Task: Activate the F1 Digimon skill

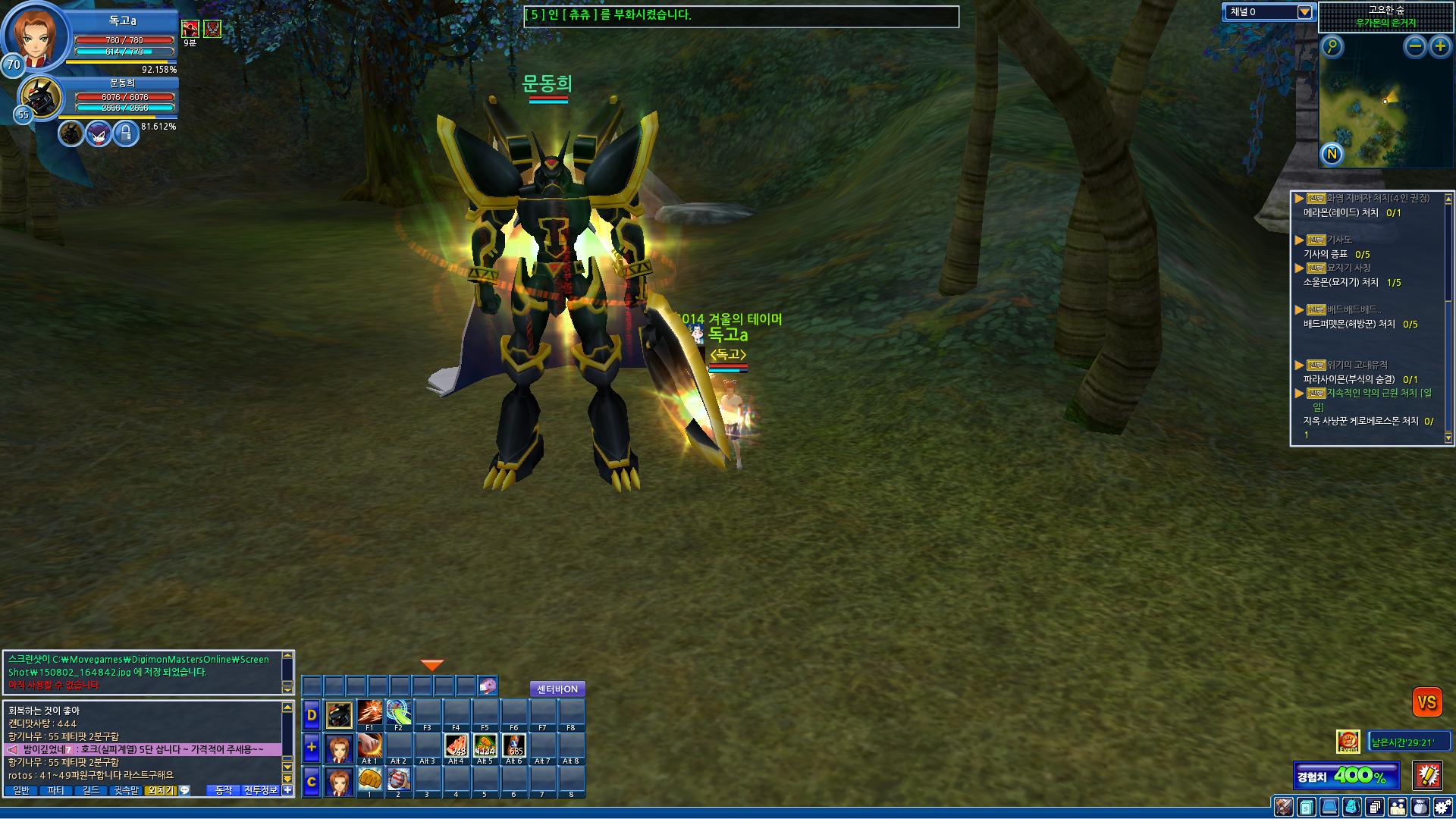Action: point(369,714)
